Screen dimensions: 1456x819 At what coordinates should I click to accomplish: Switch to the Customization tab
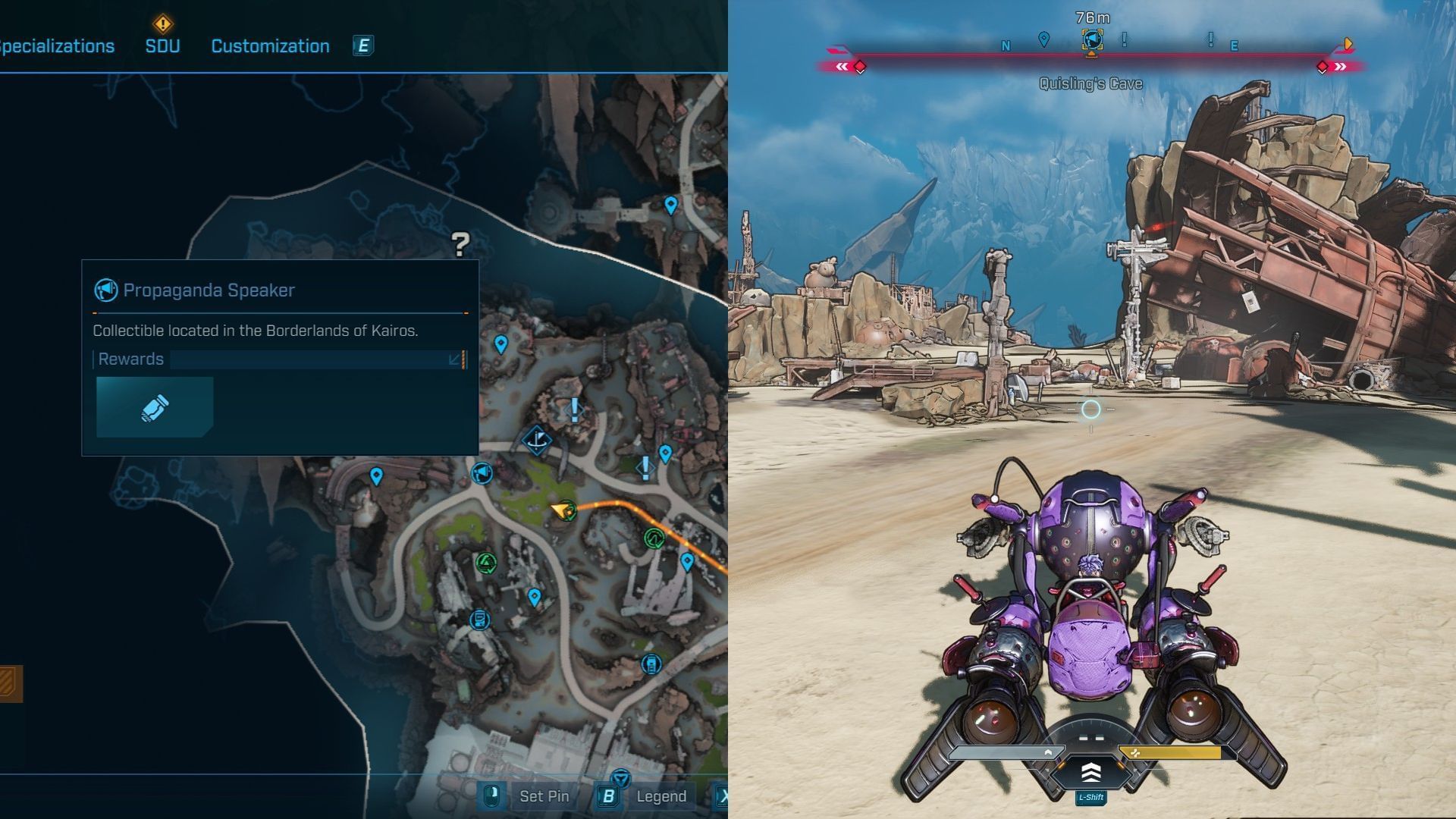[x=270, y=46]
